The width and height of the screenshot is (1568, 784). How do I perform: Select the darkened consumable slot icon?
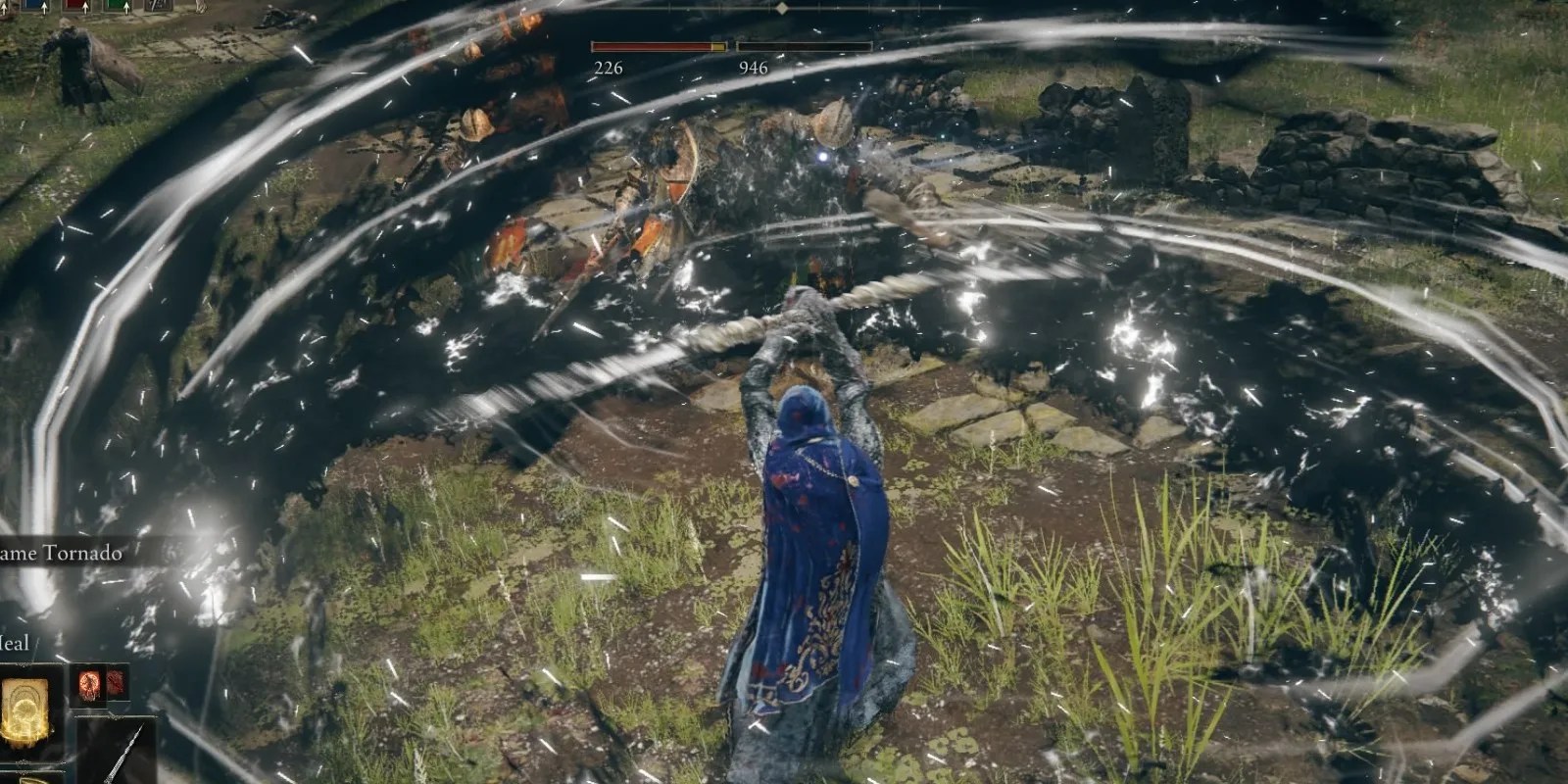pos(116,684)
